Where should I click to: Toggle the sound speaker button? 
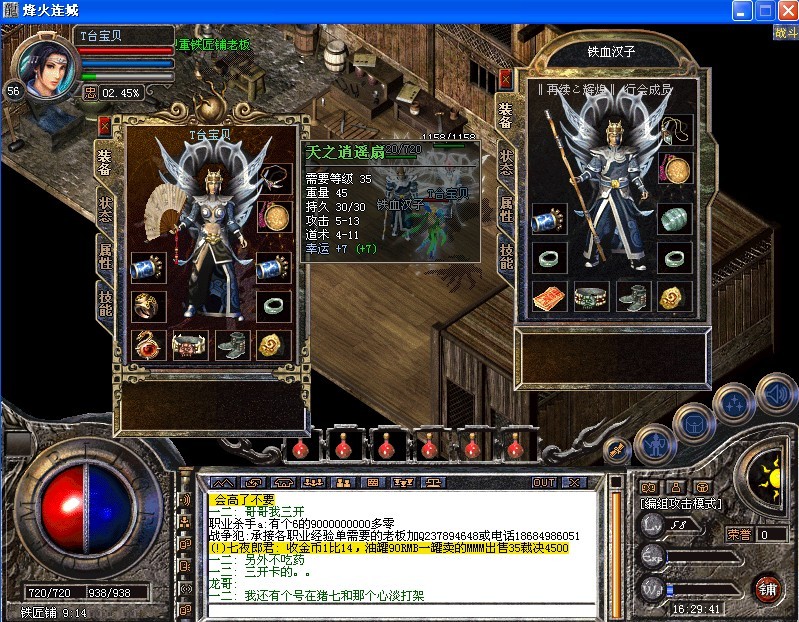(775, 393)
